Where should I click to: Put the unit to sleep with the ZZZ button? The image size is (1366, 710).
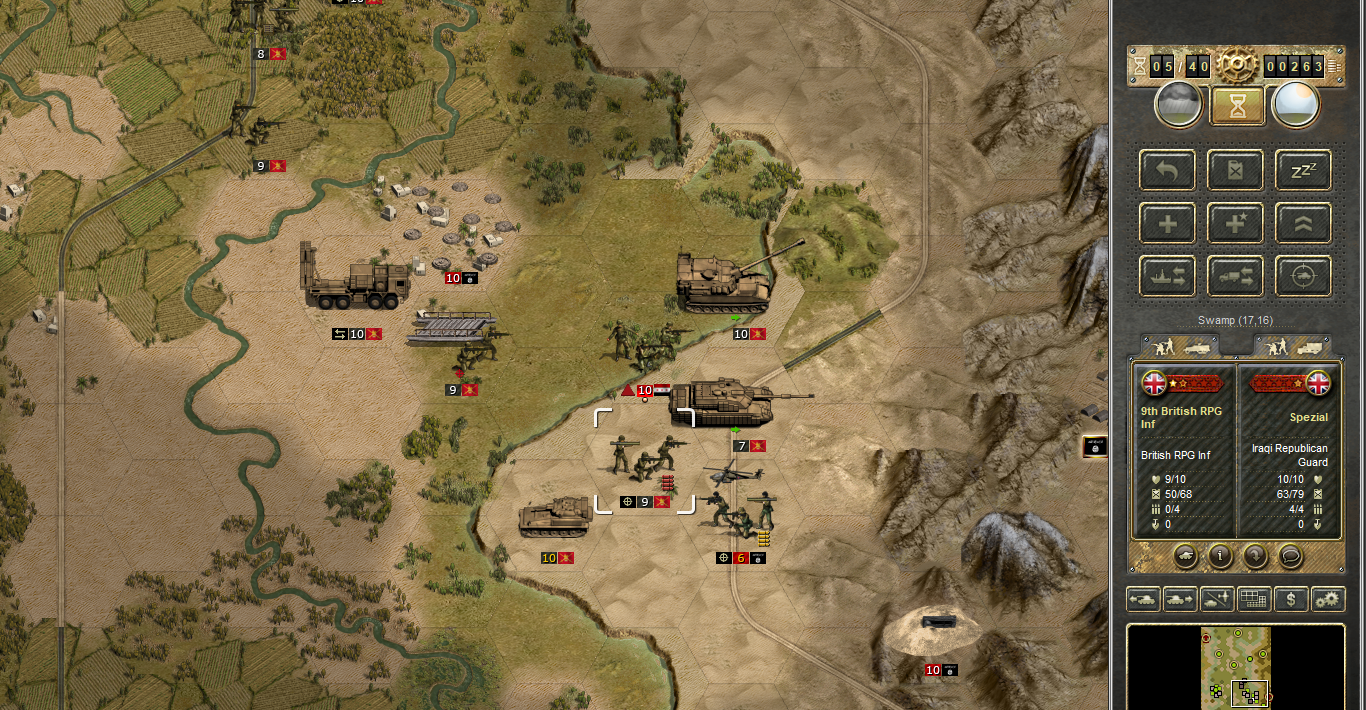[1303, 170]
